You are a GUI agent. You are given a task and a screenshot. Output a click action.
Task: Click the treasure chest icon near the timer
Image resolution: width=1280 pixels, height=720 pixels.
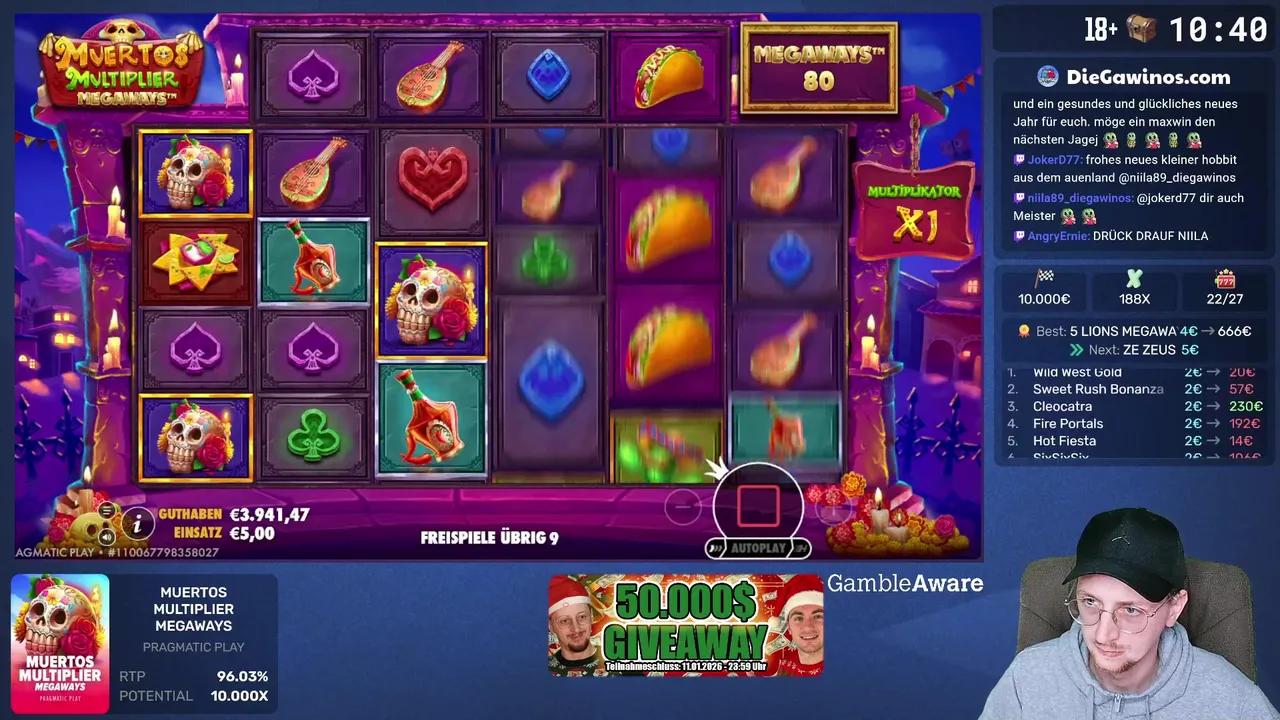(x=1143, y=29)
